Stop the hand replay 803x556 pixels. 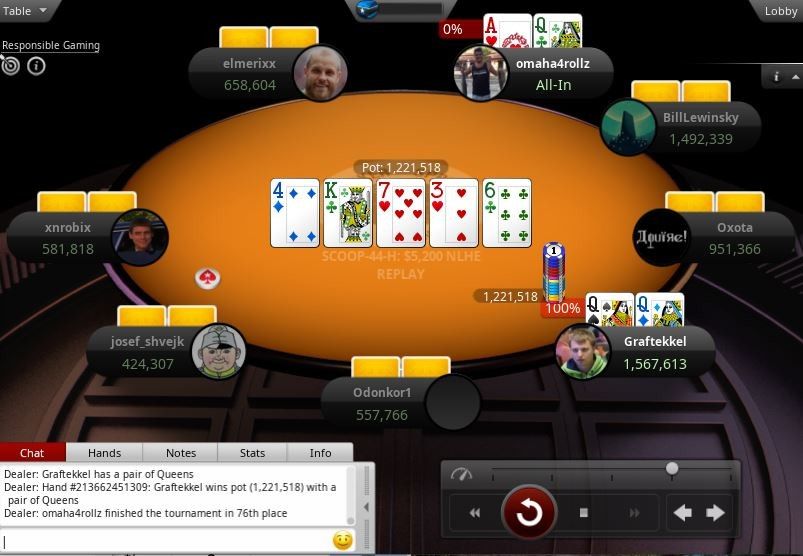[584, 513]
